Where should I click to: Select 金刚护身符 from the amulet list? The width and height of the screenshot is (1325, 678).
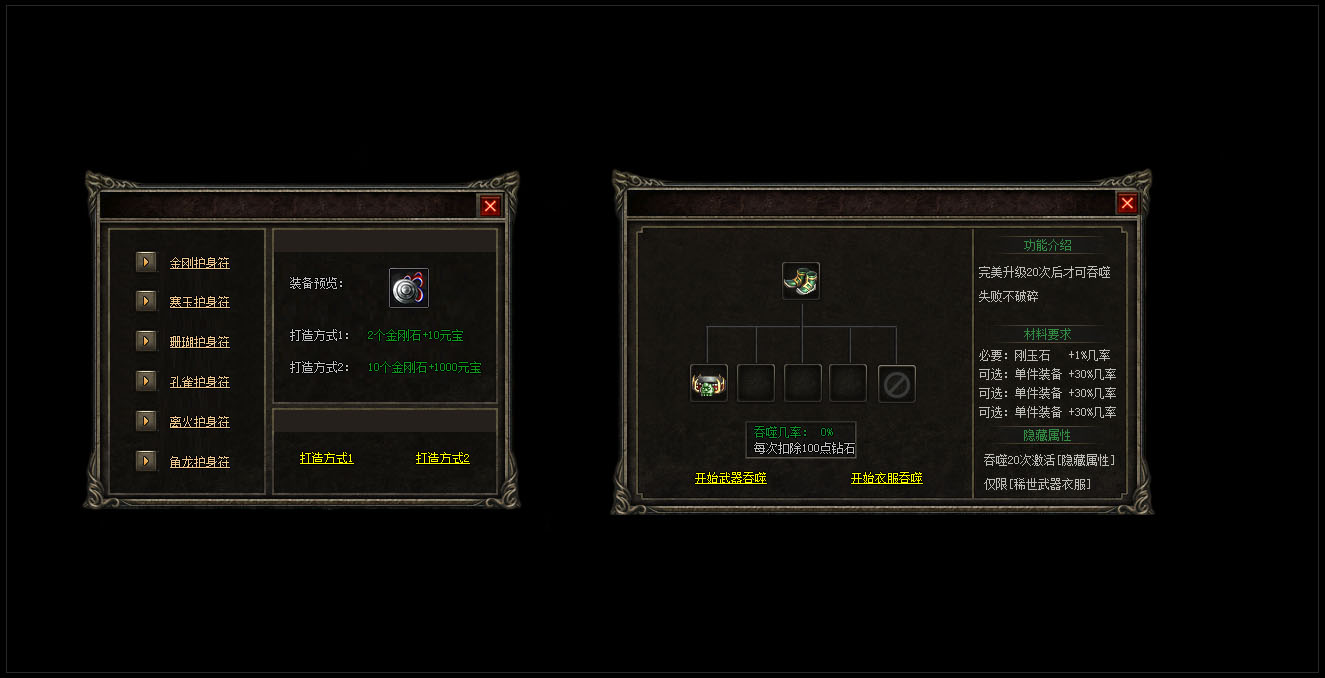click(199, 263)
